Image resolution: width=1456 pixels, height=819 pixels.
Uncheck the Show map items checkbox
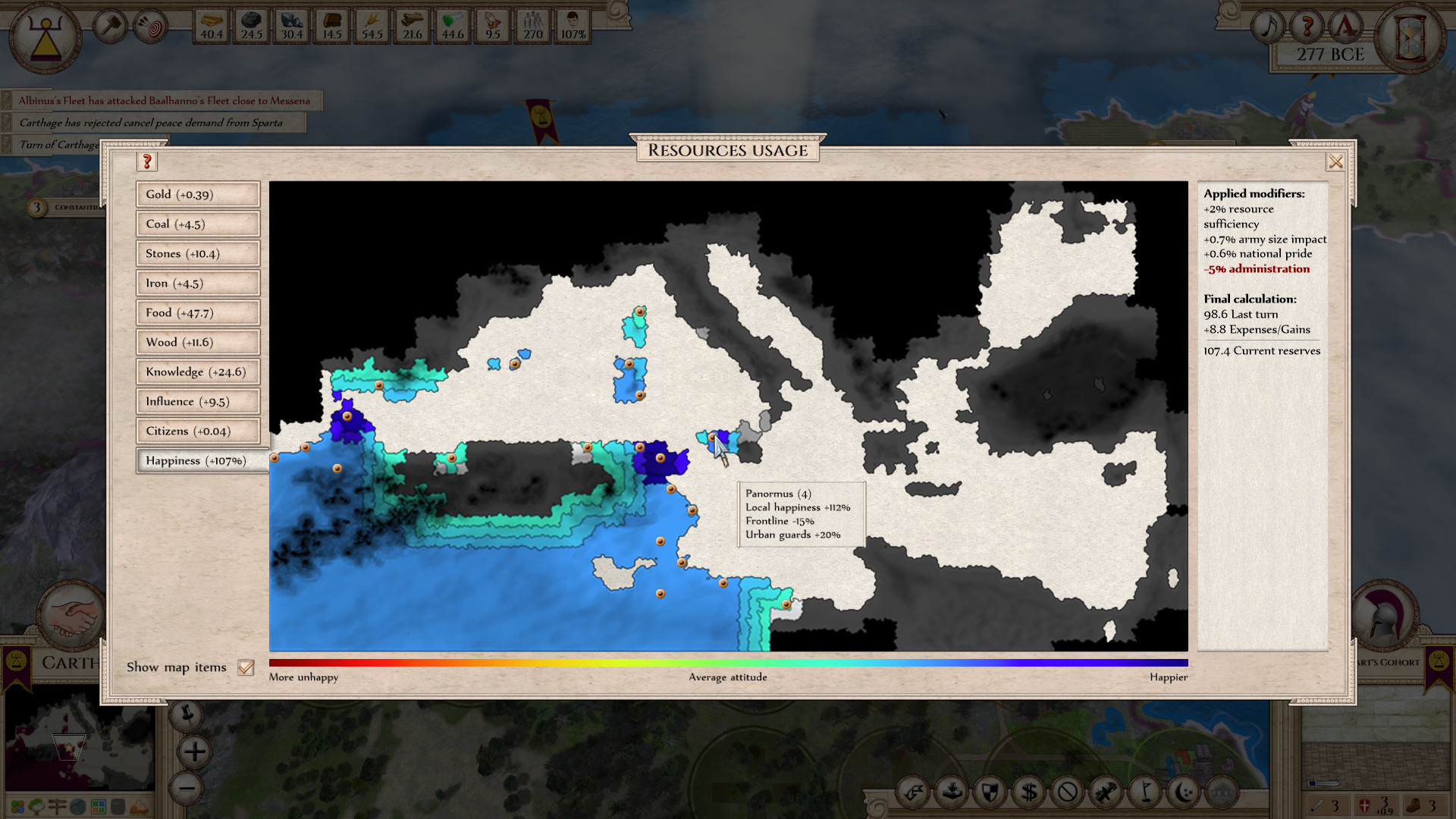[x=245, y=667]
